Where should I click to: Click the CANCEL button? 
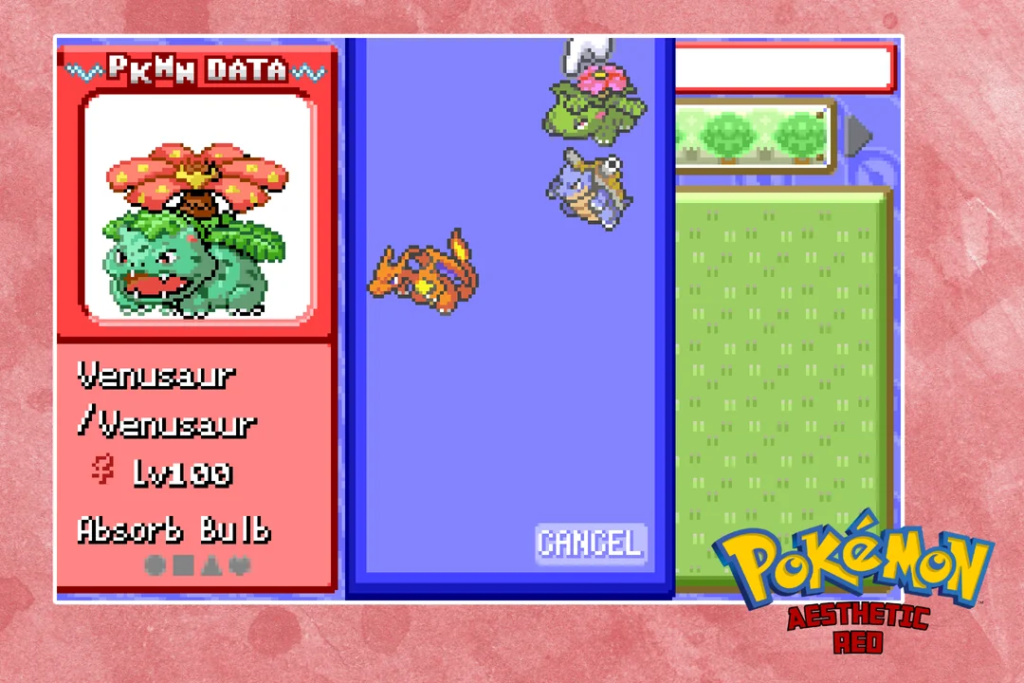click(590, 543)
